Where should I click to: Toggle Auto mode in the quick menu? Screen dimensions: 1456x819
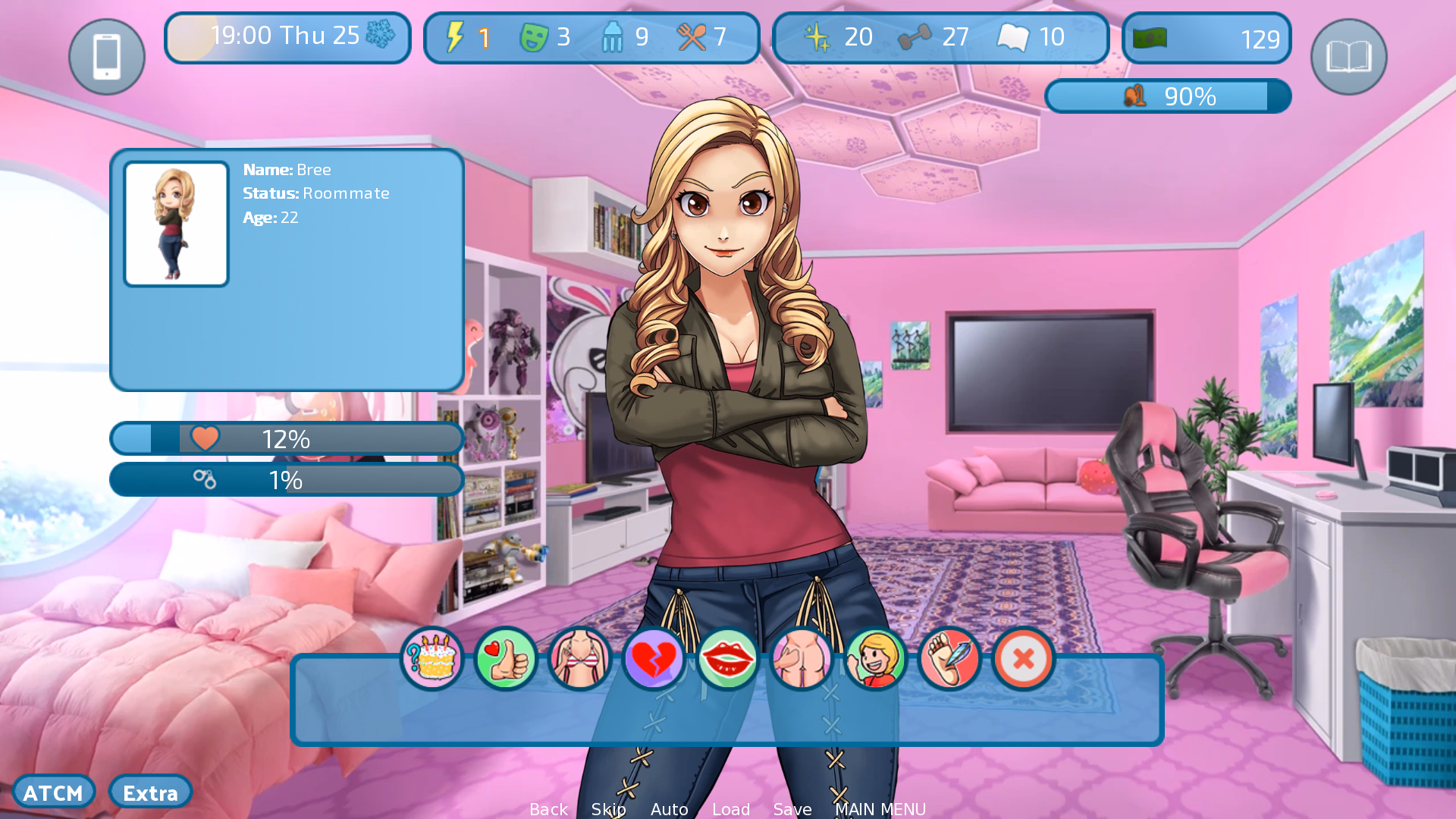669,809
